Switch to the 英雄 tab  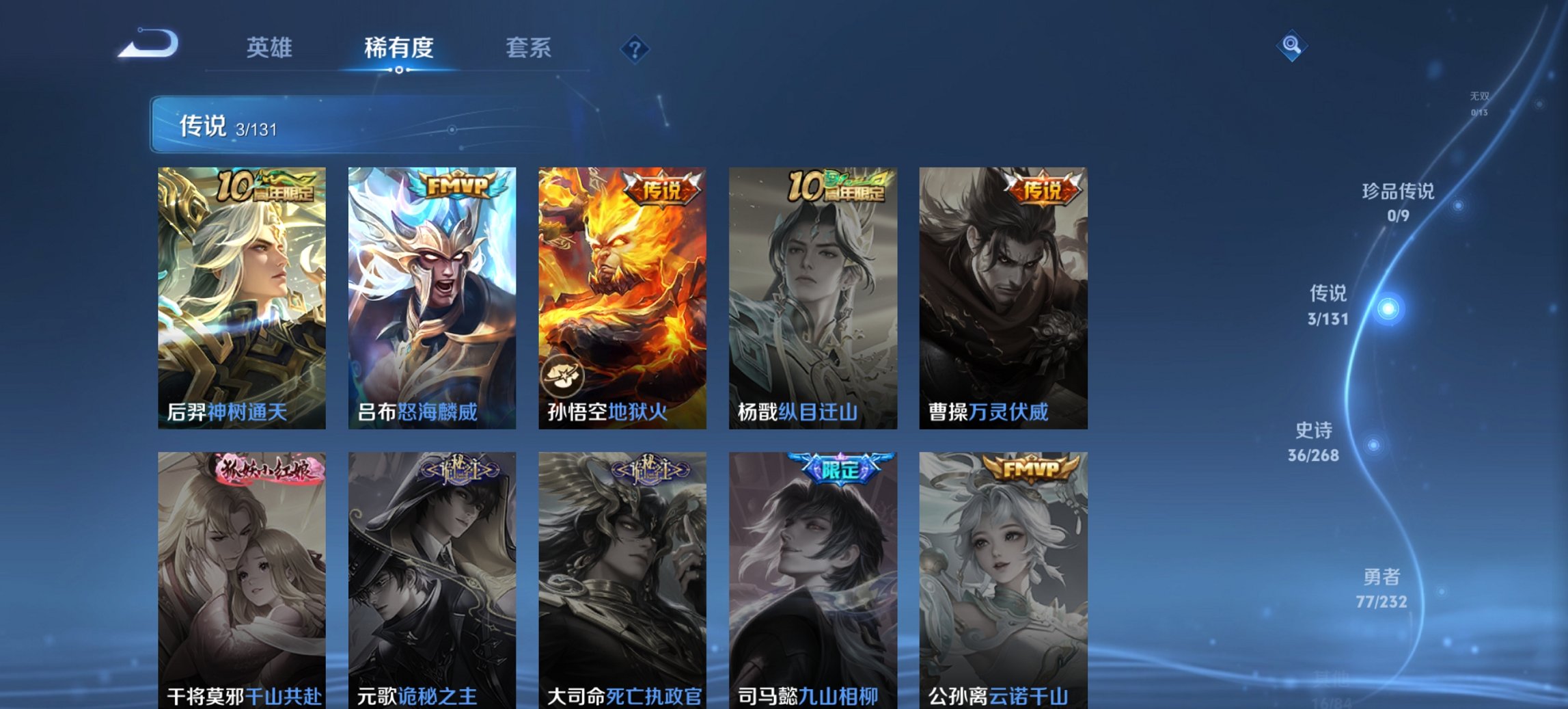pos(271,48)
